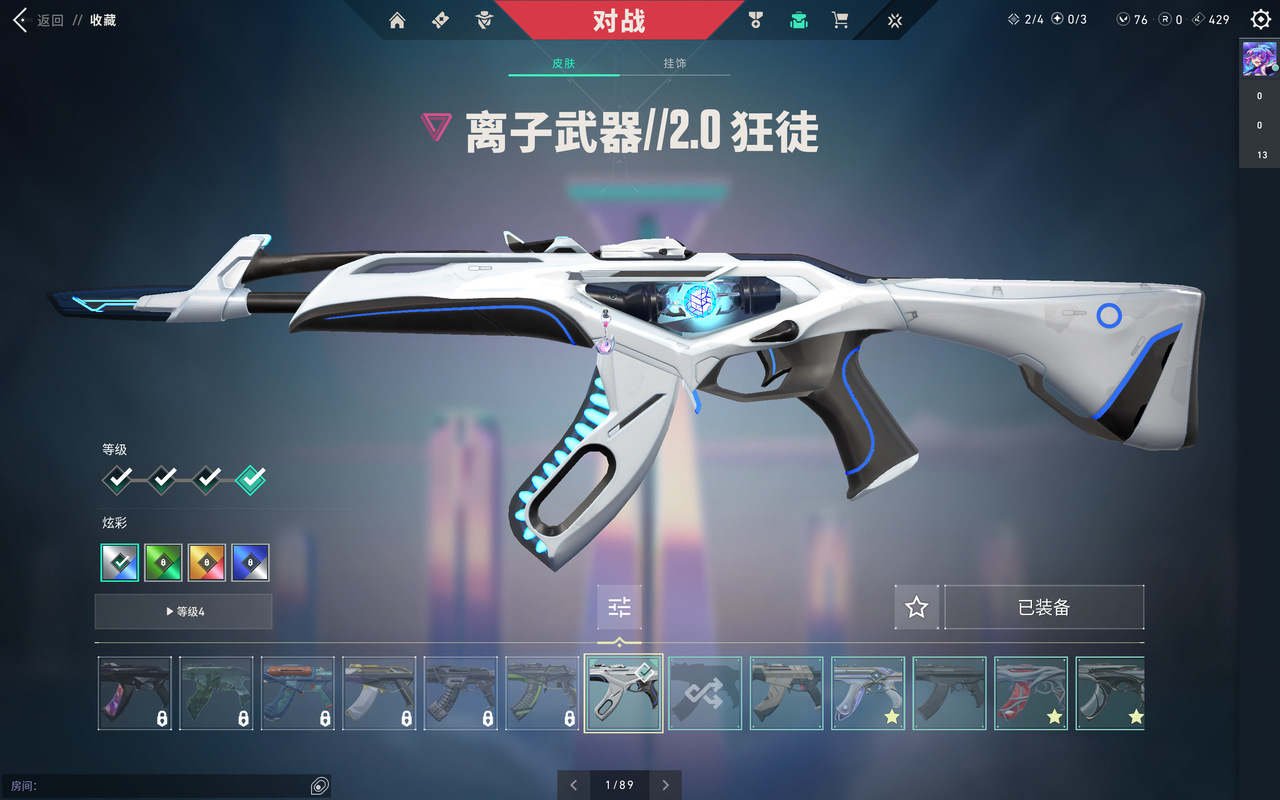The image size is (1280, 800).
Task: Click the next page arrow below thumbnails
Action: tap(665, 785)
